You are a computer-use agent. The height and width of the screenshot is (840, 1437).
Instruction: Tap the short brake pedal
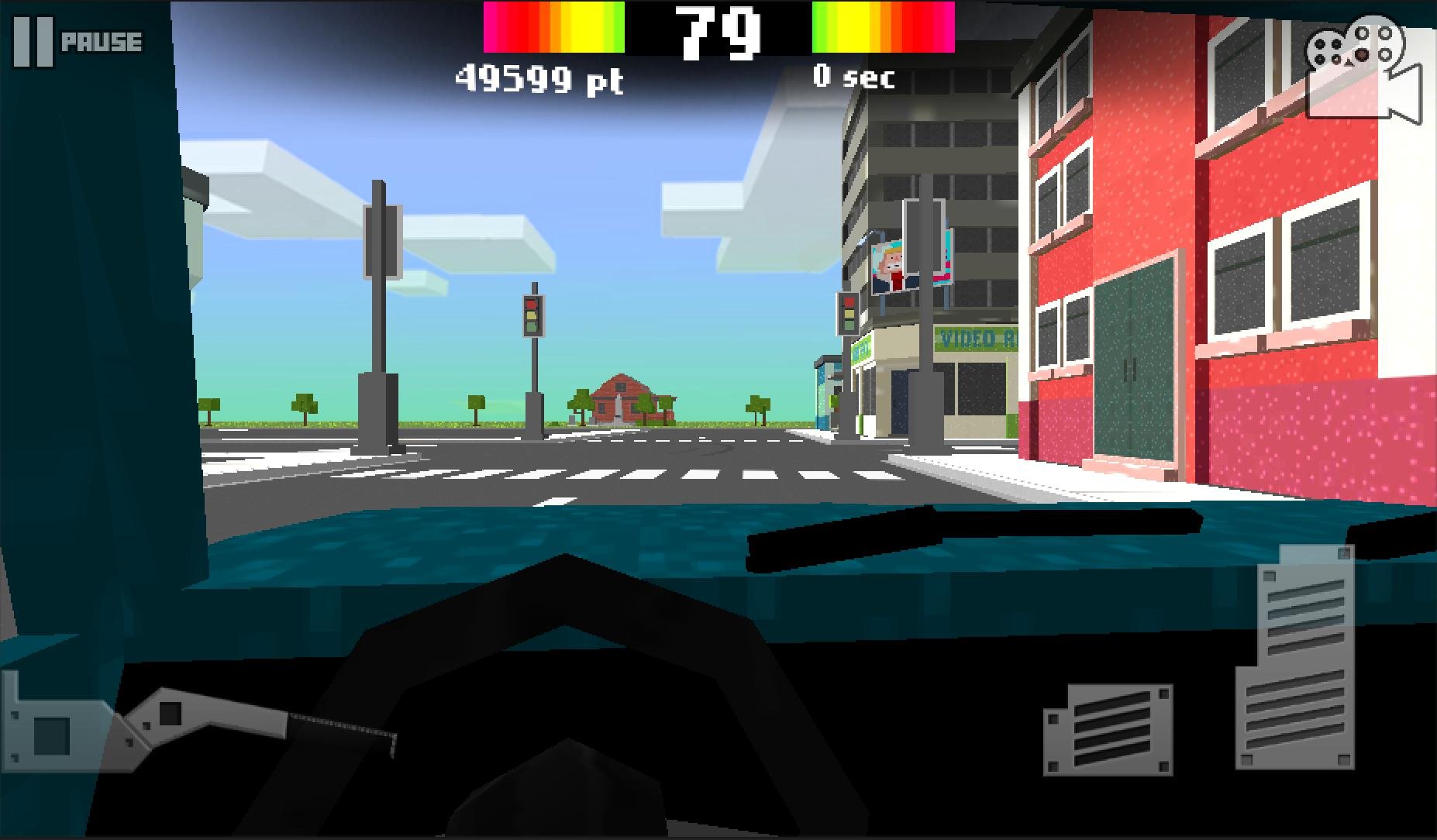(1108, 729)
